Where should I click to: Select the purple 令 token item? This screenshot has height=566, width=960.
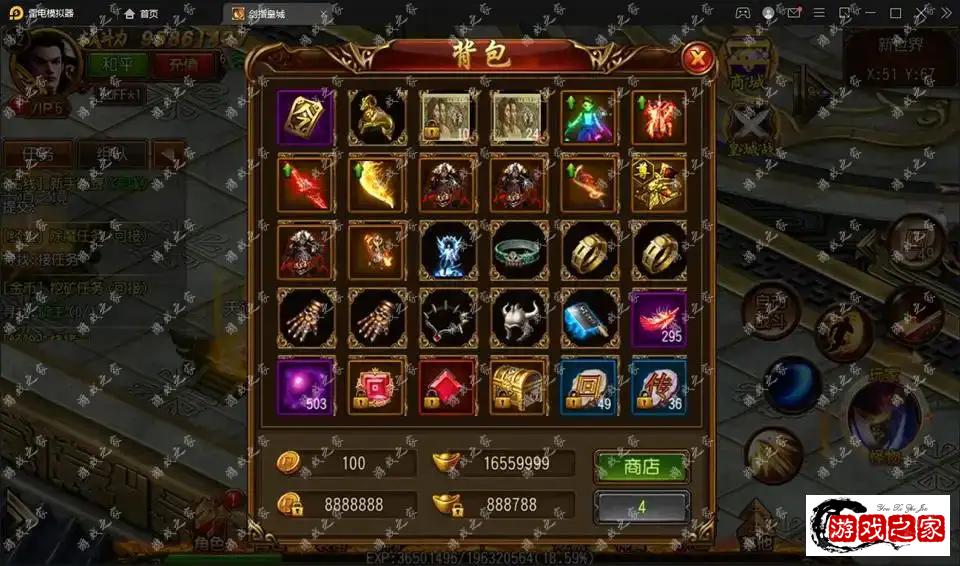[306, 118]
